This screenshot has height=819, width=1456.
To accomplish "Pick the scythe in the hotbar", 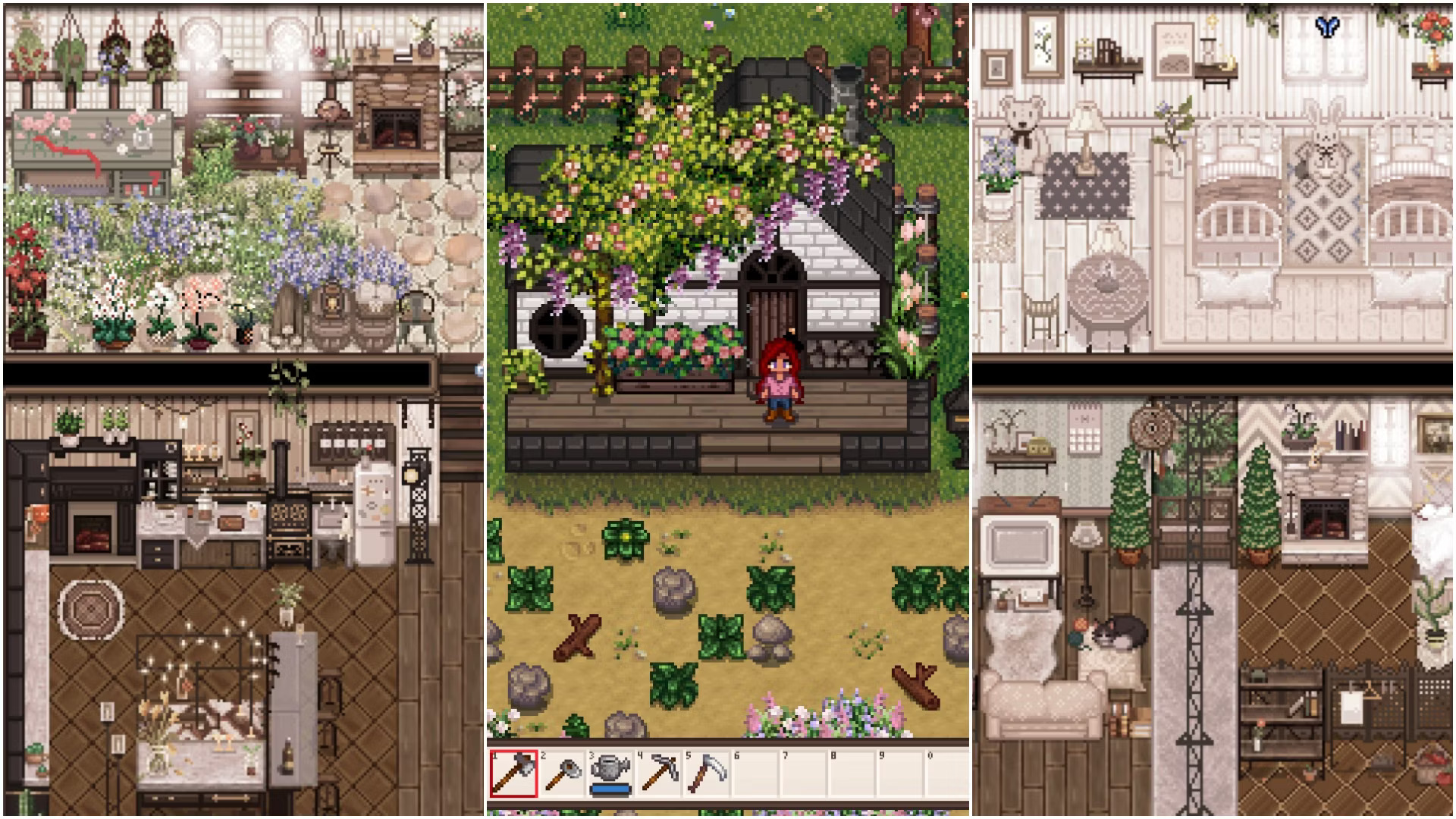I will [706, 773].
